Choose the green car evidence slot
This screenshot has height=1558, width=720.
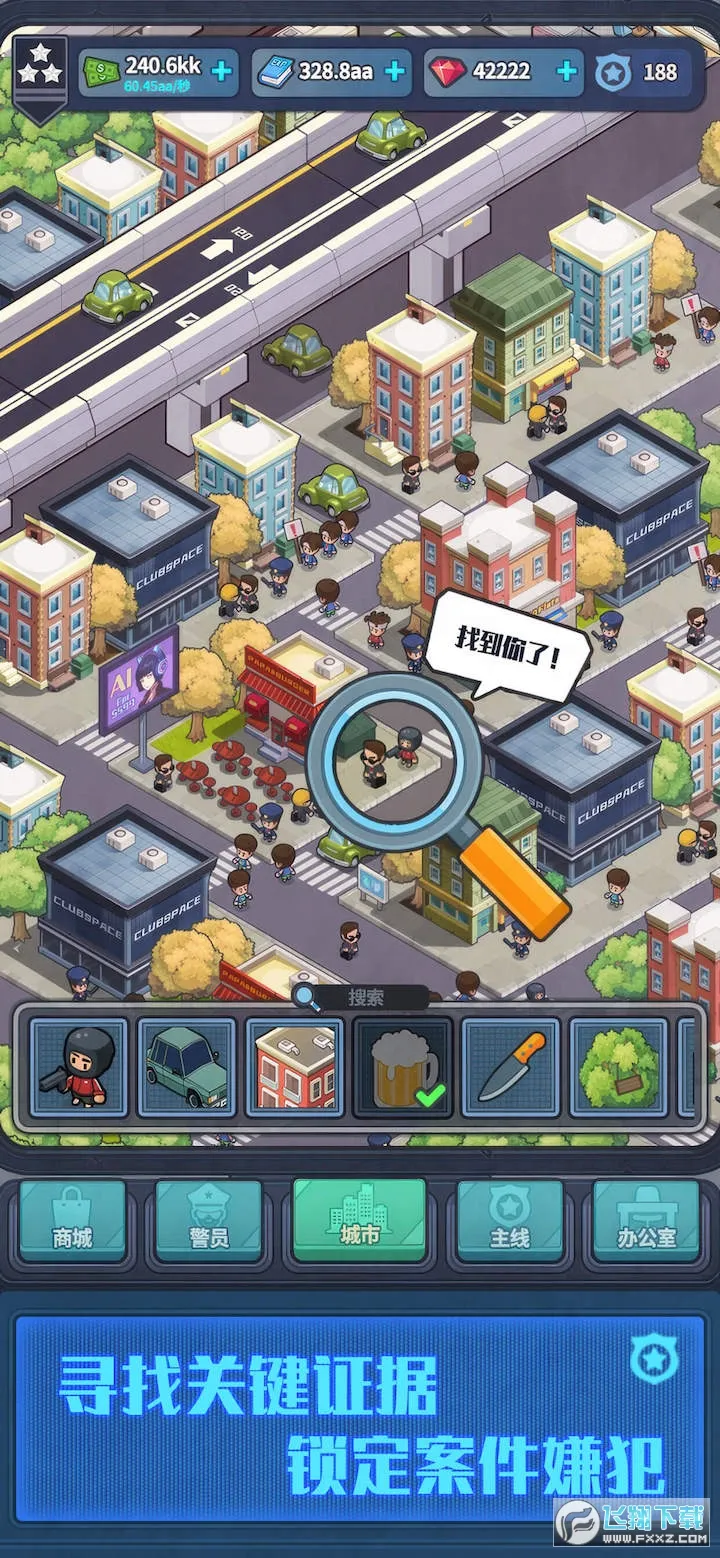pyautogui.click(x=187, y=1067)
